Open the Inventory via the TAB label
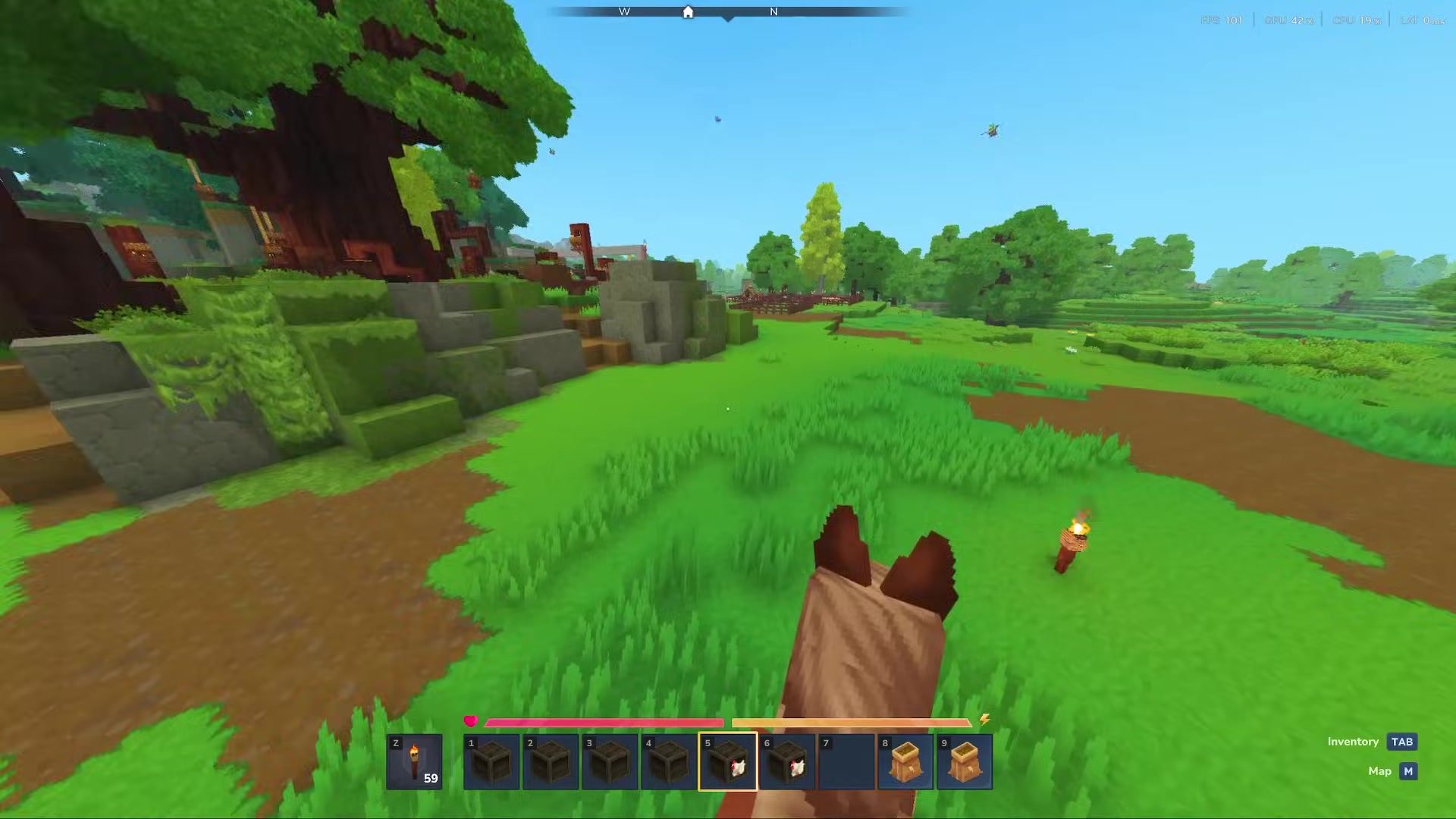Image resolution: width=1456 pixels, height=819 pixels. click(x=1403, y=741)
